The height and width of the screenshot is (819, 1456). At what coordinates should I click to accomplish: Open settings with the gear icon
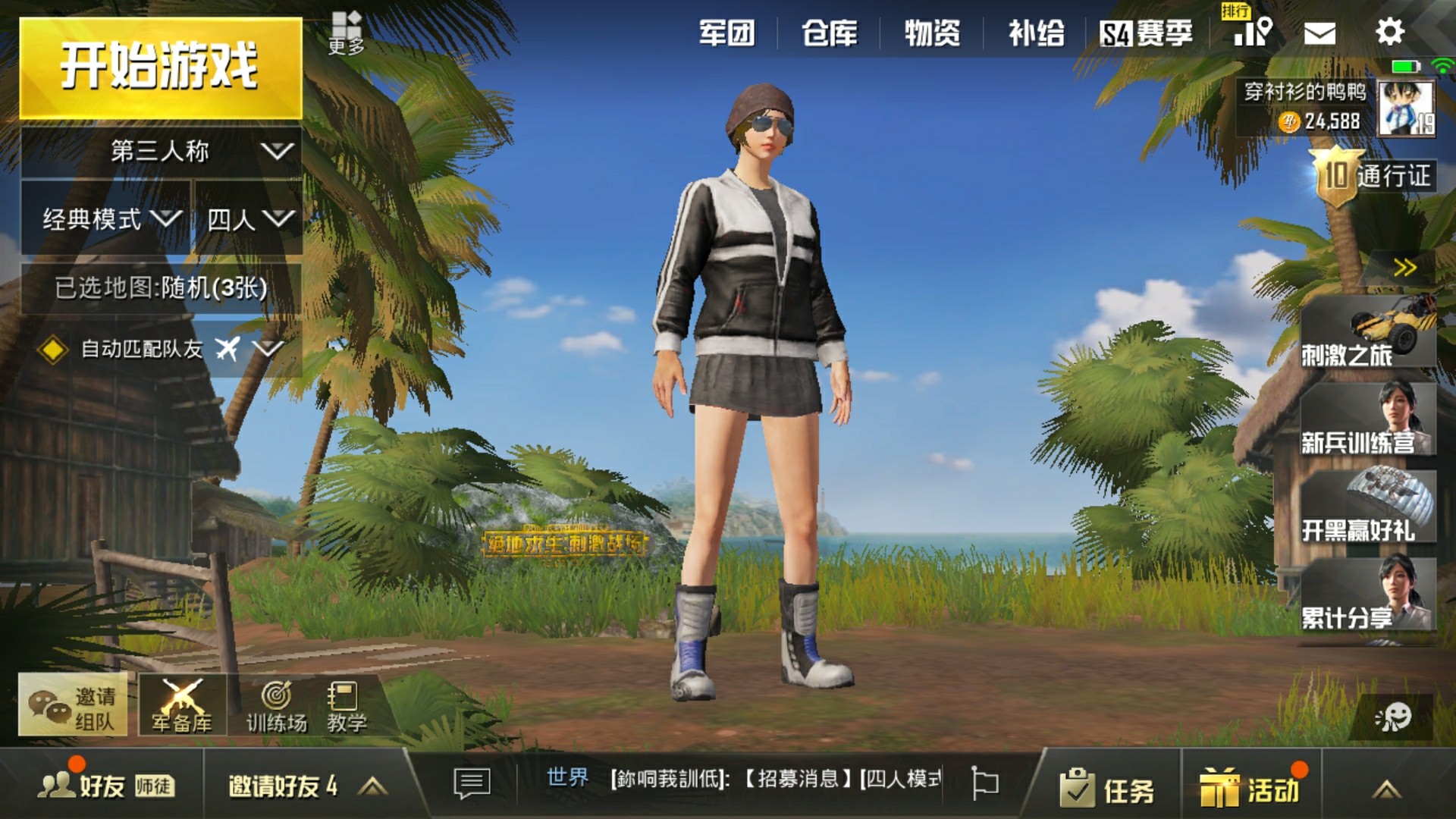(1389, 32)
